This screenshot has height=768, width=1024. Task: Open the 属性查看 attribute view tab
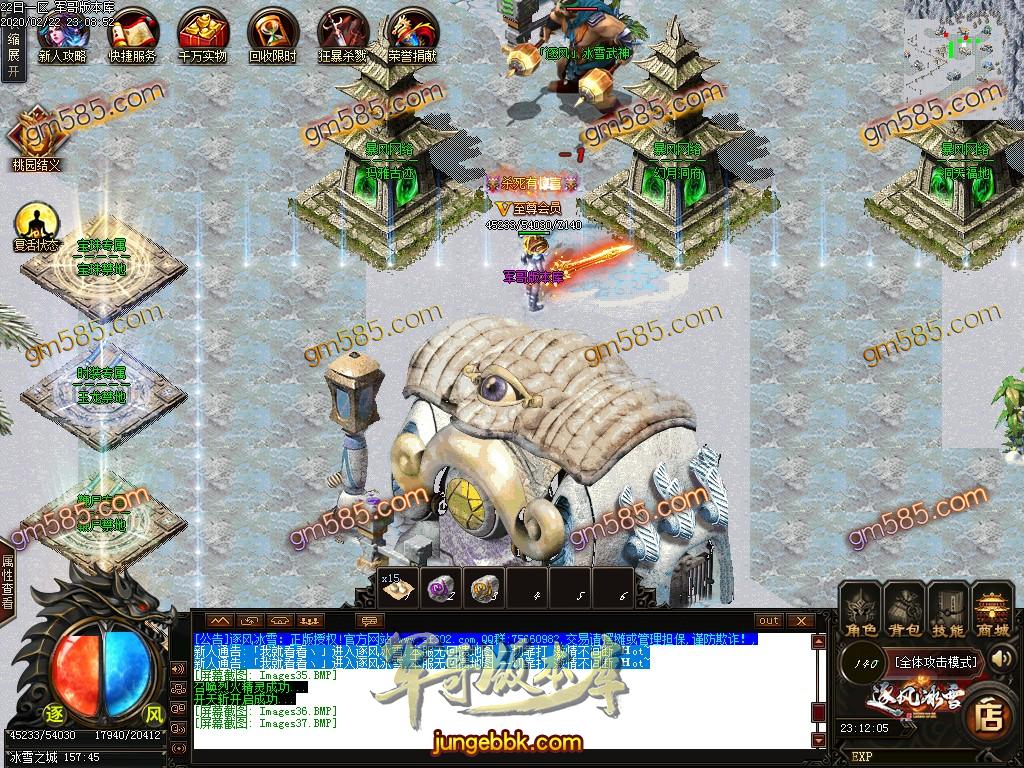point(8,582)
